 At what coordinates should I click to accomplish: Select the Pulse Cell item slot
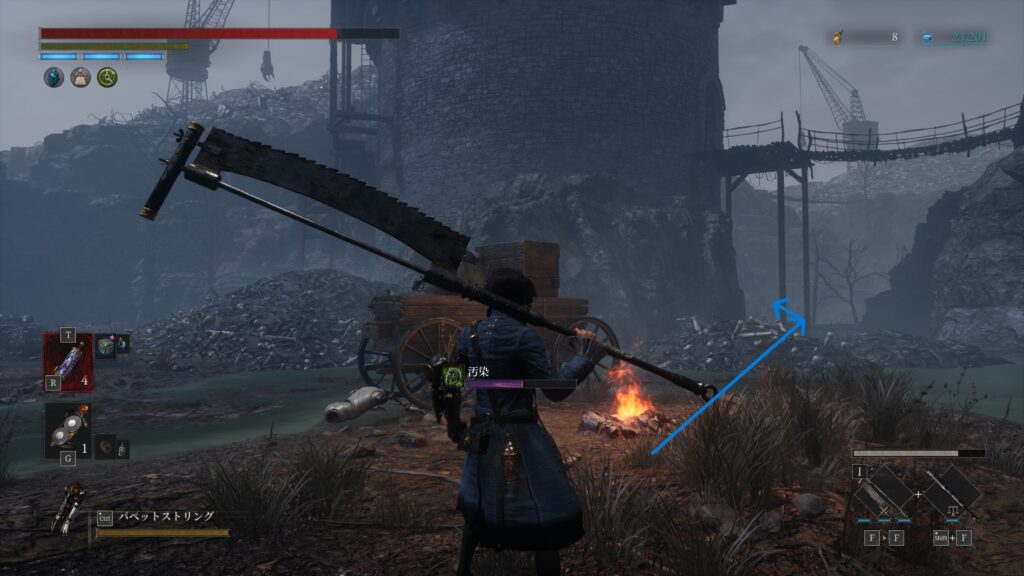click(x=68, y=358)
